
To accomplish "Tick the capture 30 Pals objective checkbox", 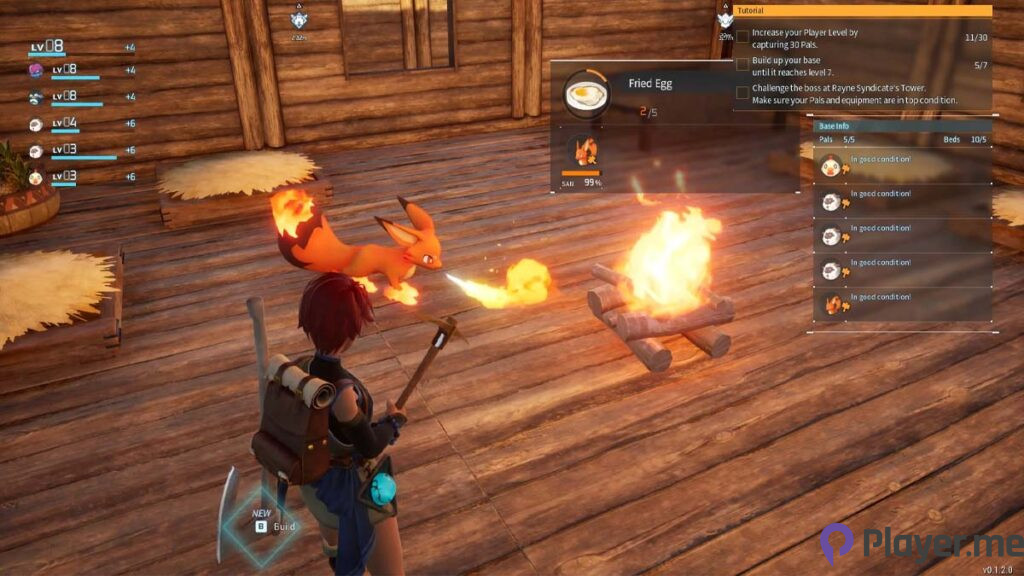I will point(742,37).
